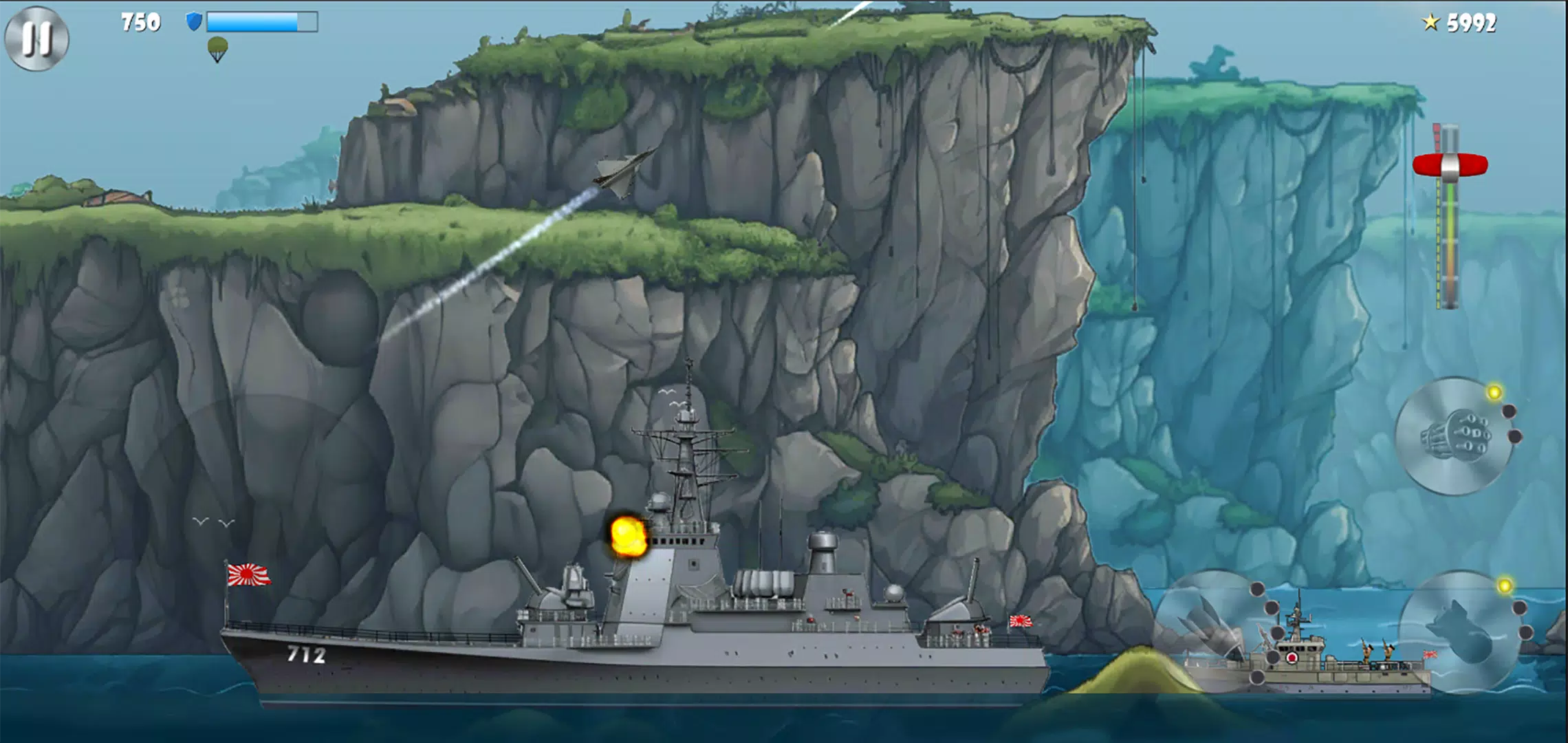Viewport: 1568px width, 743px height.
Task: Click the blue health progress bar
Action: 261,21
